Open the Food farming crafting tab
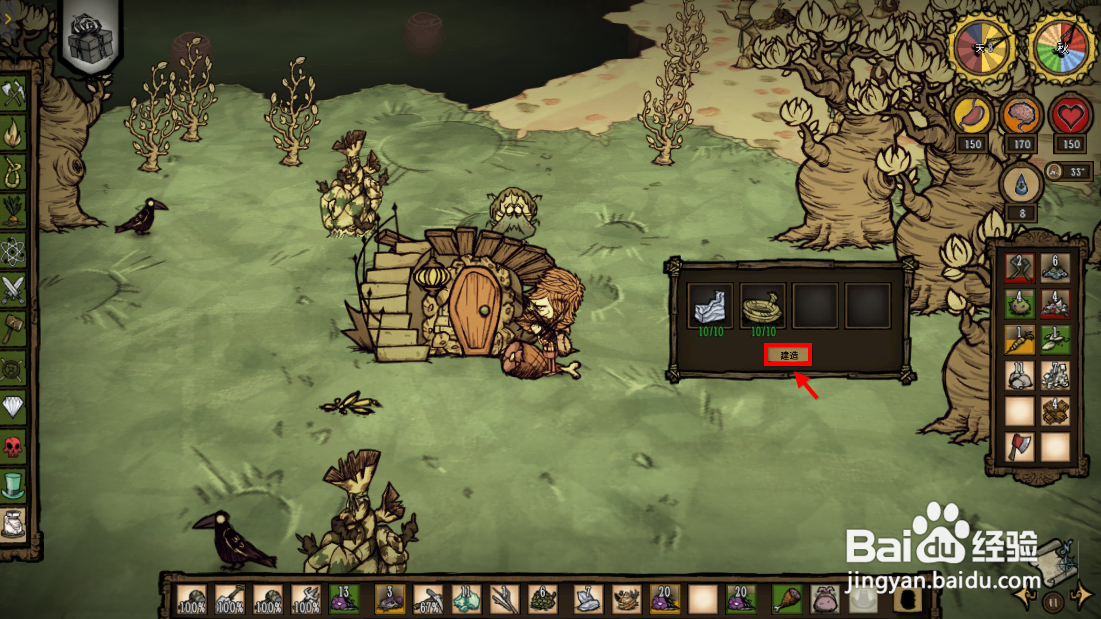The height and width of the screenshot is (619, 1101). point(13,210)
